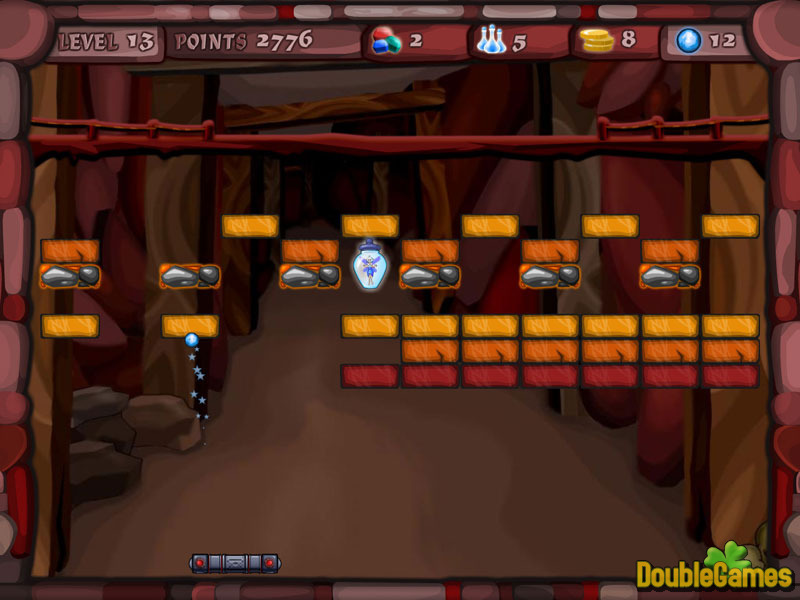Viewport: 800px width, 600px height.
Task: Click the gold coins stack icon
Action: (x=597, y=41)
